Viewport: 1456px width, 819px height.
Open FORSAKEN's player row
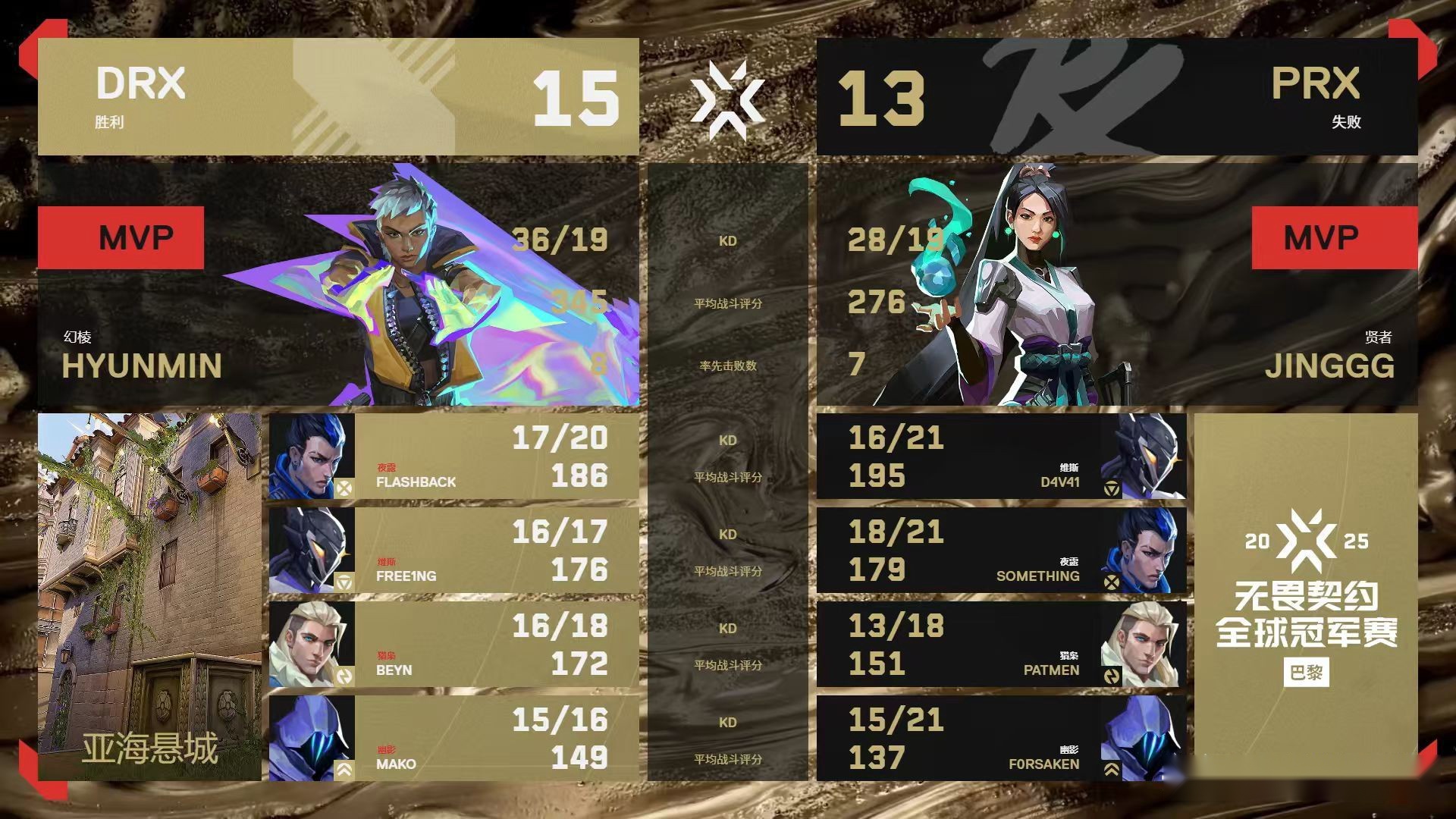coord(1001,739)
